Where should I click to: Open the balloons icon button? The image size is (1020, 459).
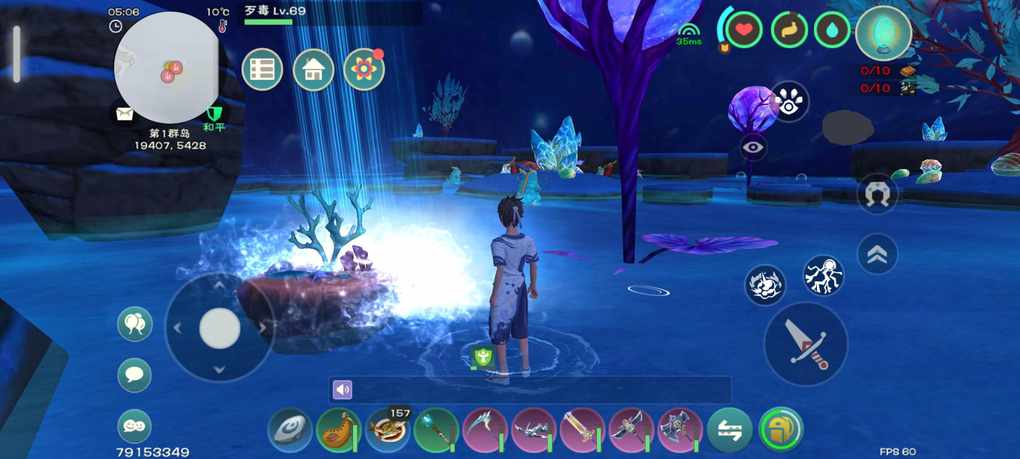coord(134,323)
